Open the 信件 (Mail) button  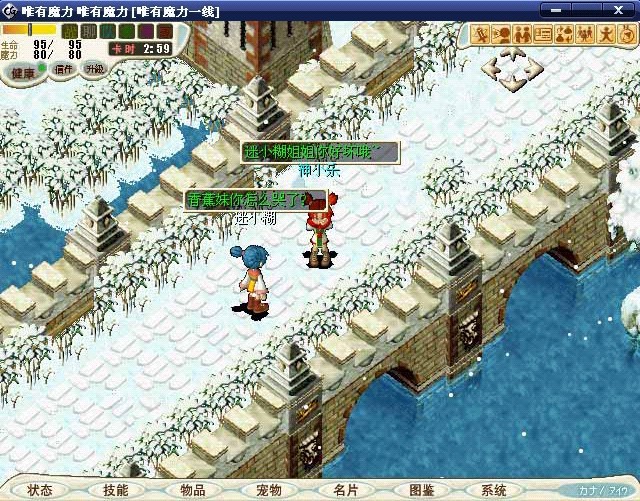pos(64,71)
